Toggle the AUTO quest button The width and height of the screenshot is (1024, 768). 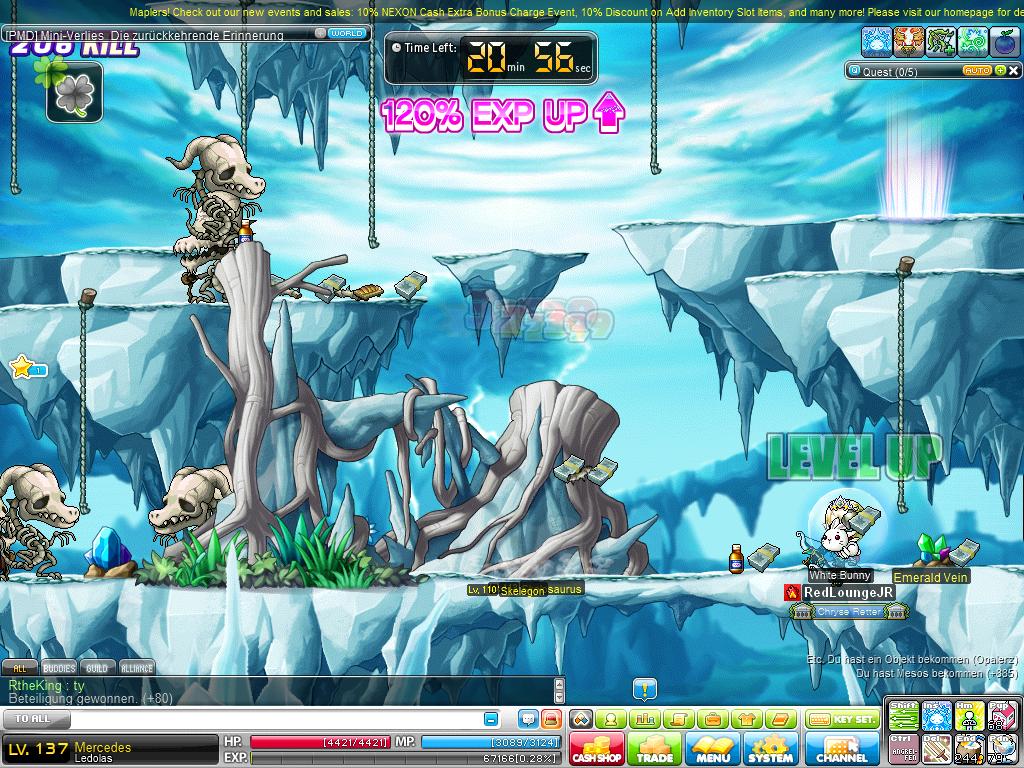(x=977, y=71)
